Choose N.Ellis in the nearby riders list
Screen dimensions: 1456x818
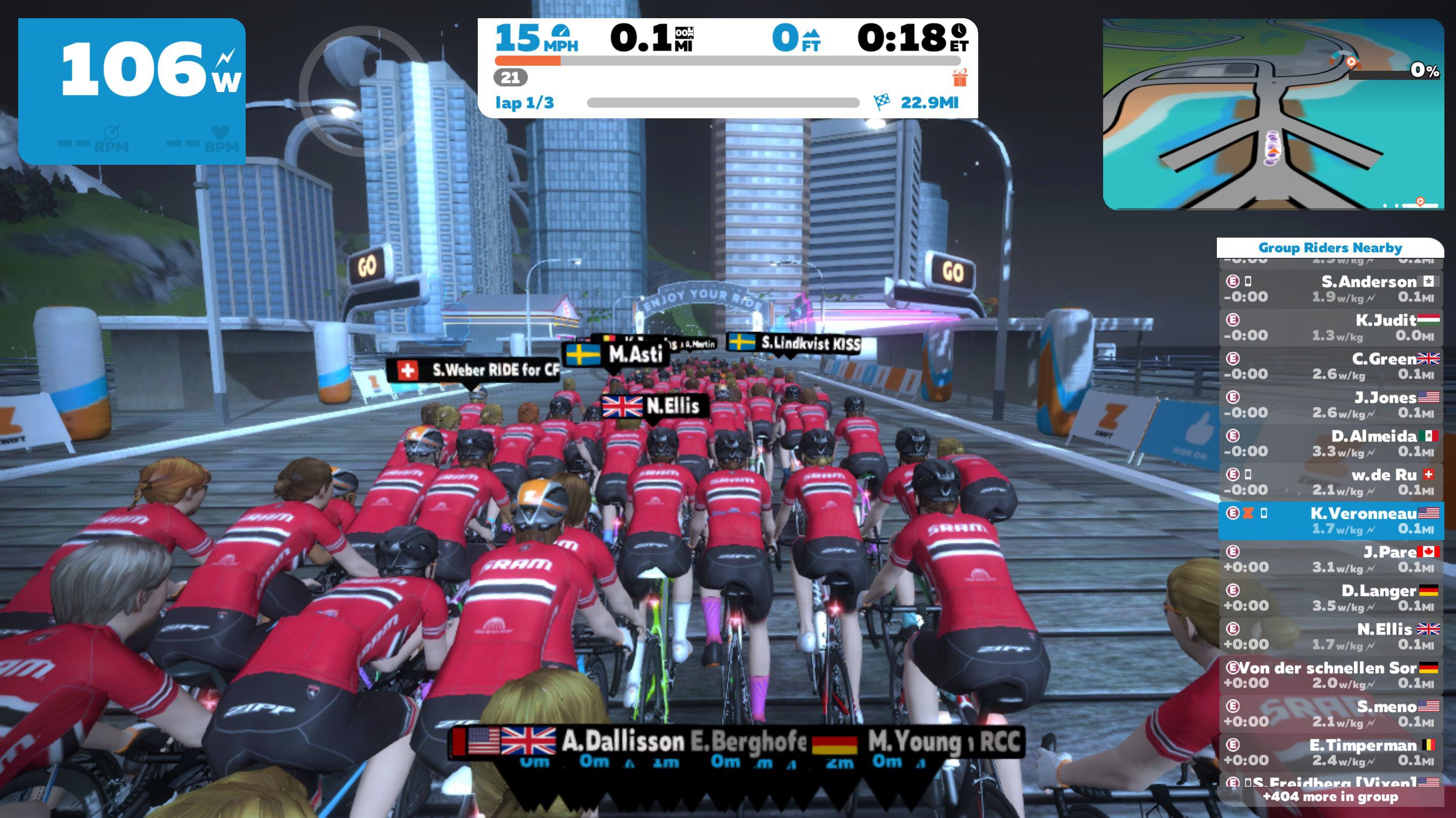(1331, 637)
